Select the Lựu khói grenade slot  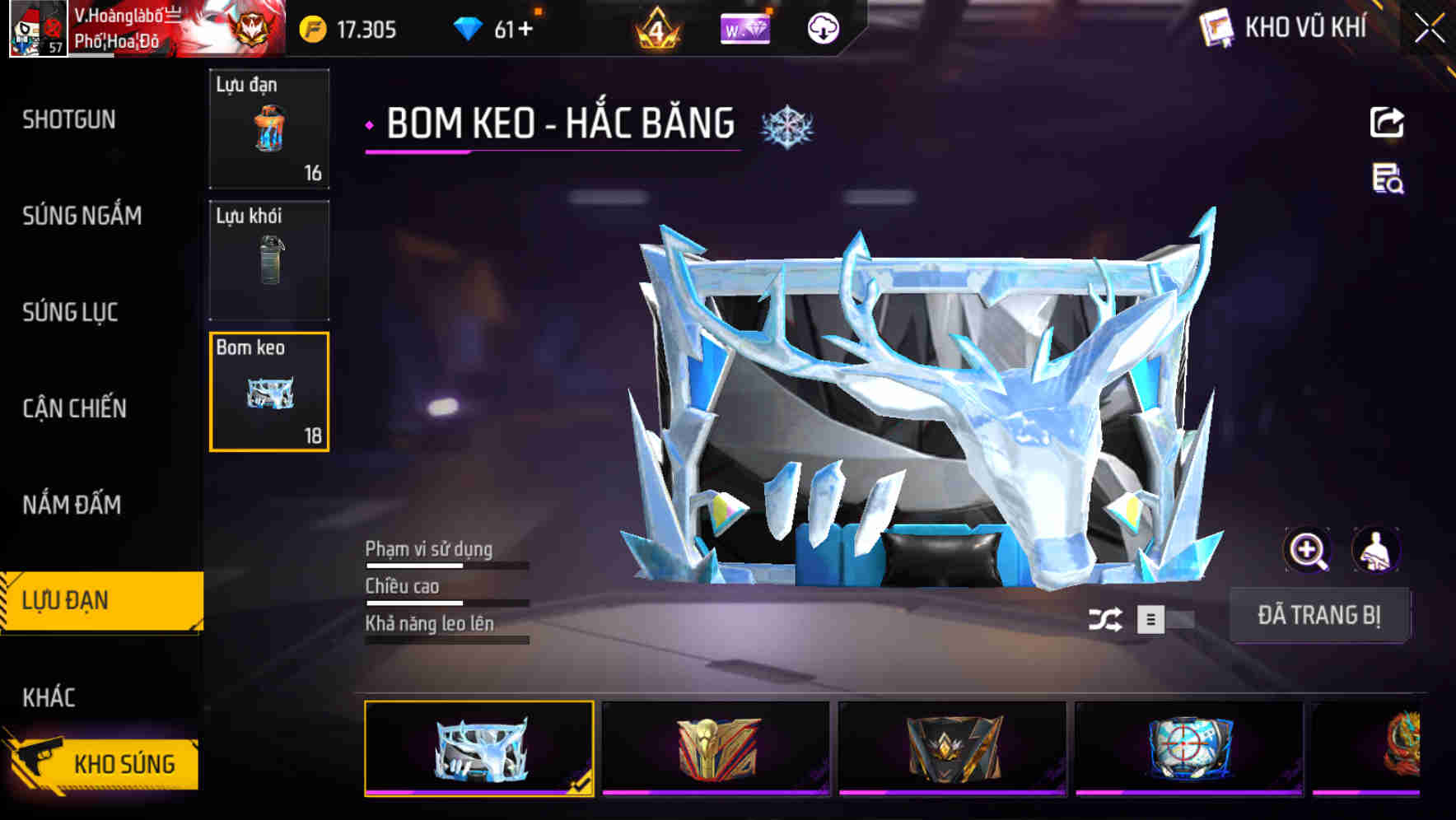pos(269,259)
